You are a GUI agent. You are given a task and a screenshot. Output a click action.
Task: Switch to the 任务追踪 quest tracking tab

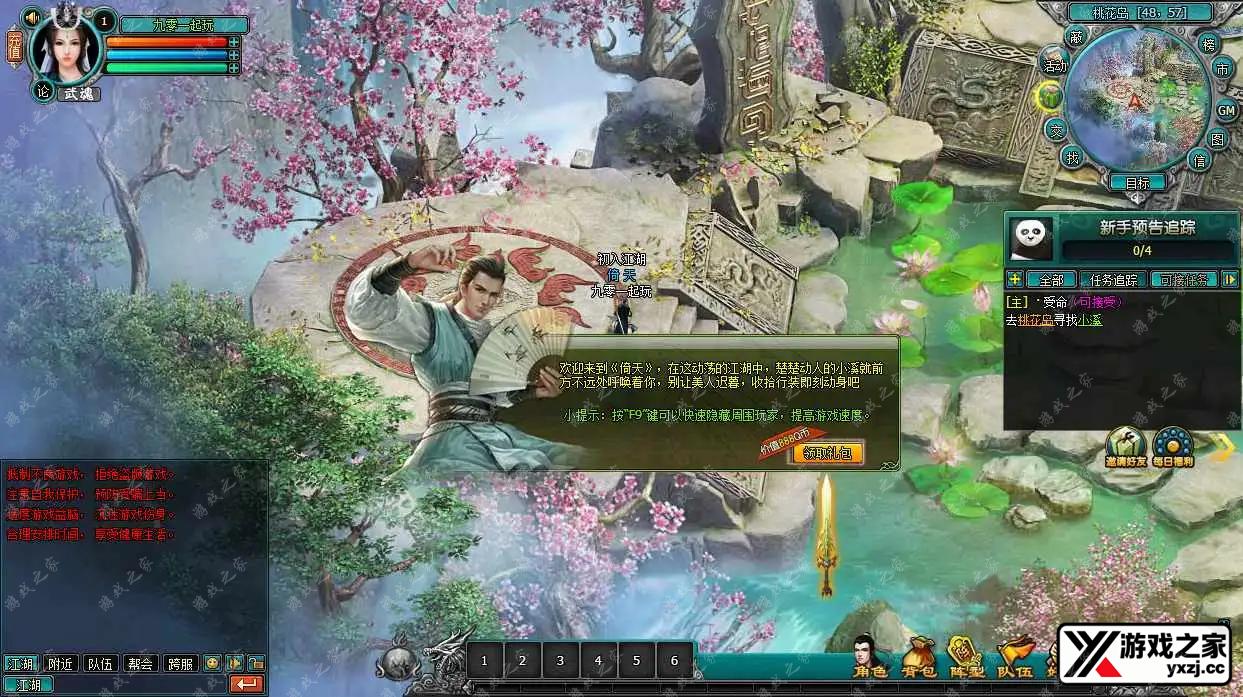point(1113,280)
